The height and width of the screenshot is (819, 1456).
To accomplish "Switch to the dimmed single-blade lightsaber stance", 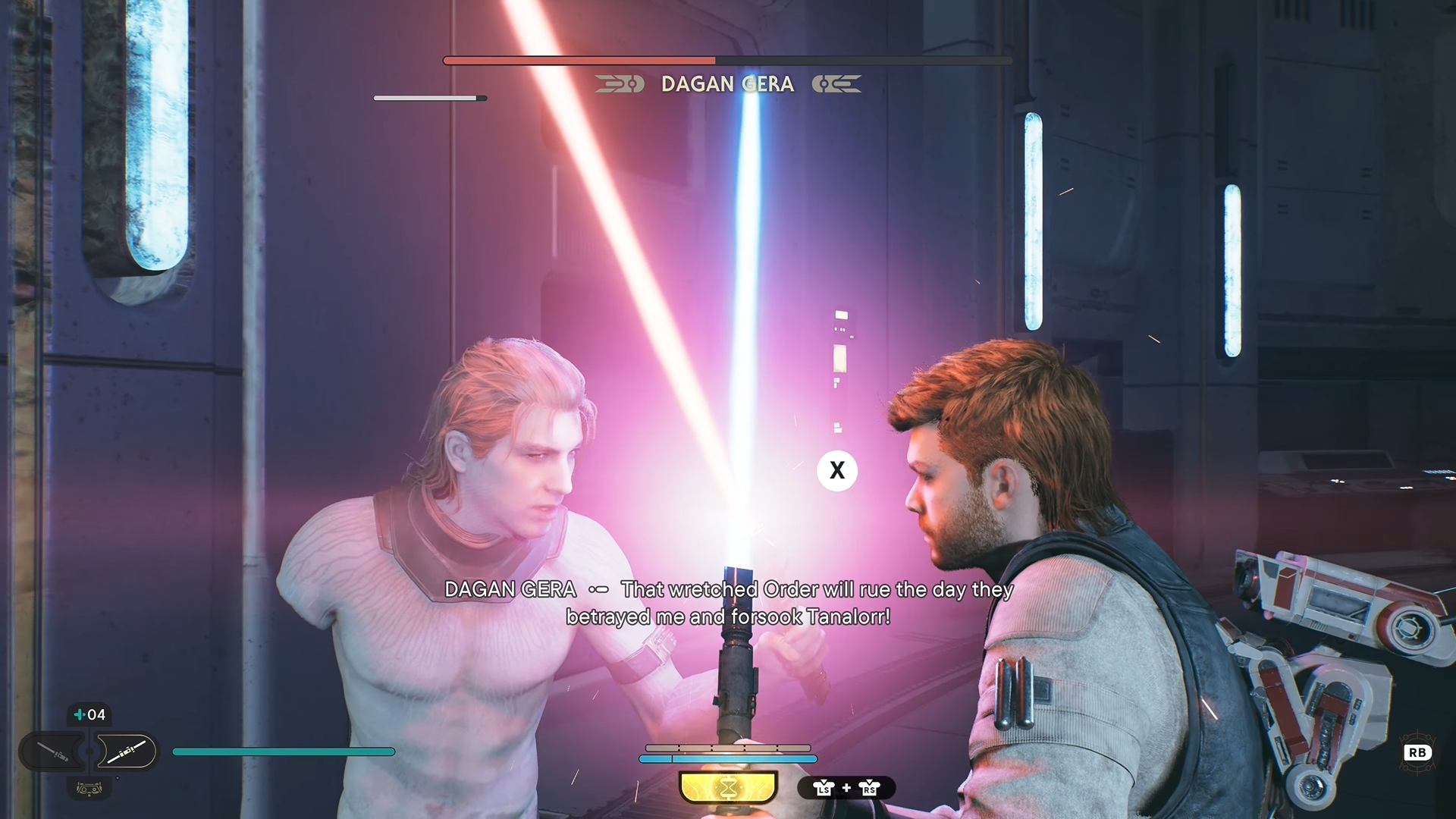I will pos(53,752).
